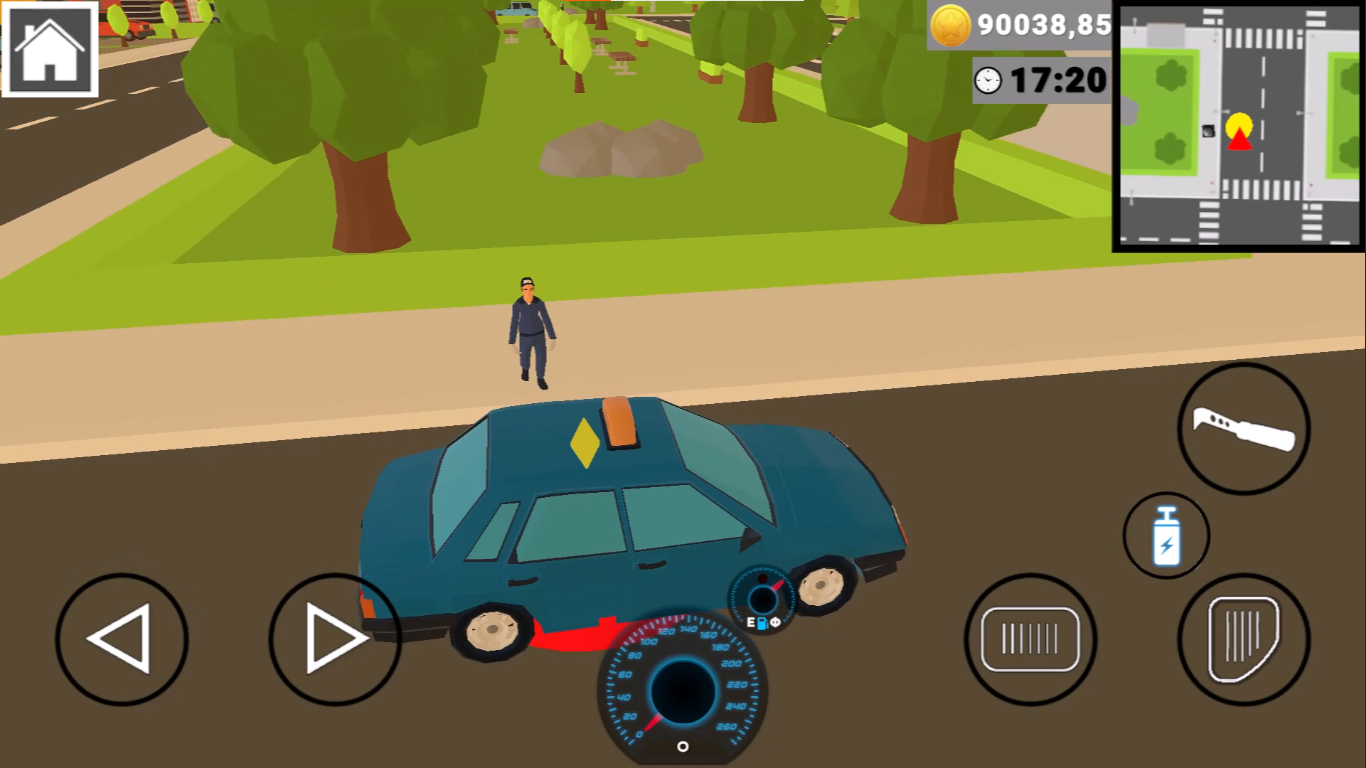
Task: Tap the yellow marker on the minimap
Action: (x=1237, y=123)
